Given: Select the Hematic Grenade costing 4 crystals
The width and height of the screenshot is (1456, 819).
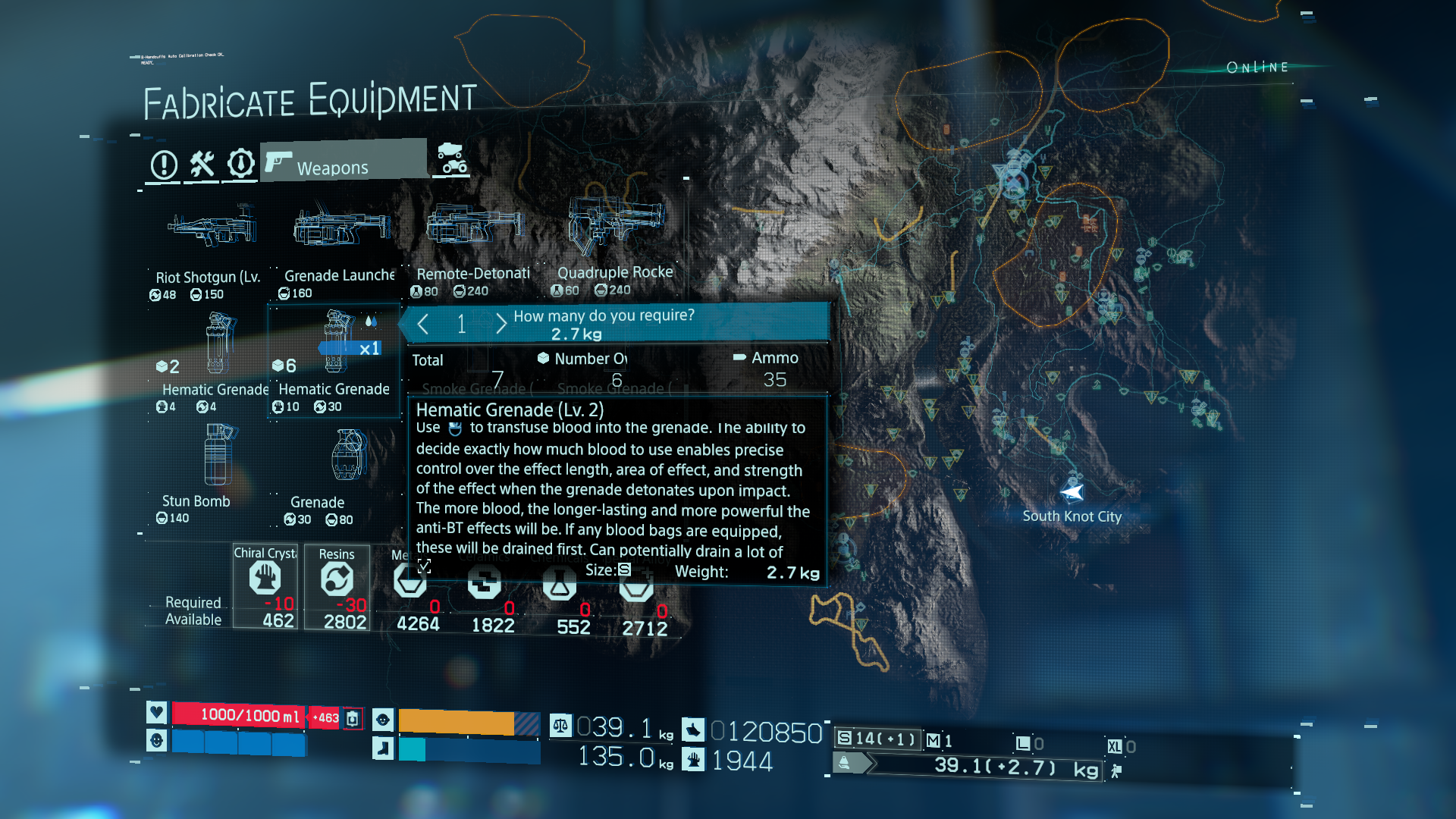Looking at the screenshot, I should pyautogui.click(x=215, y=356).
